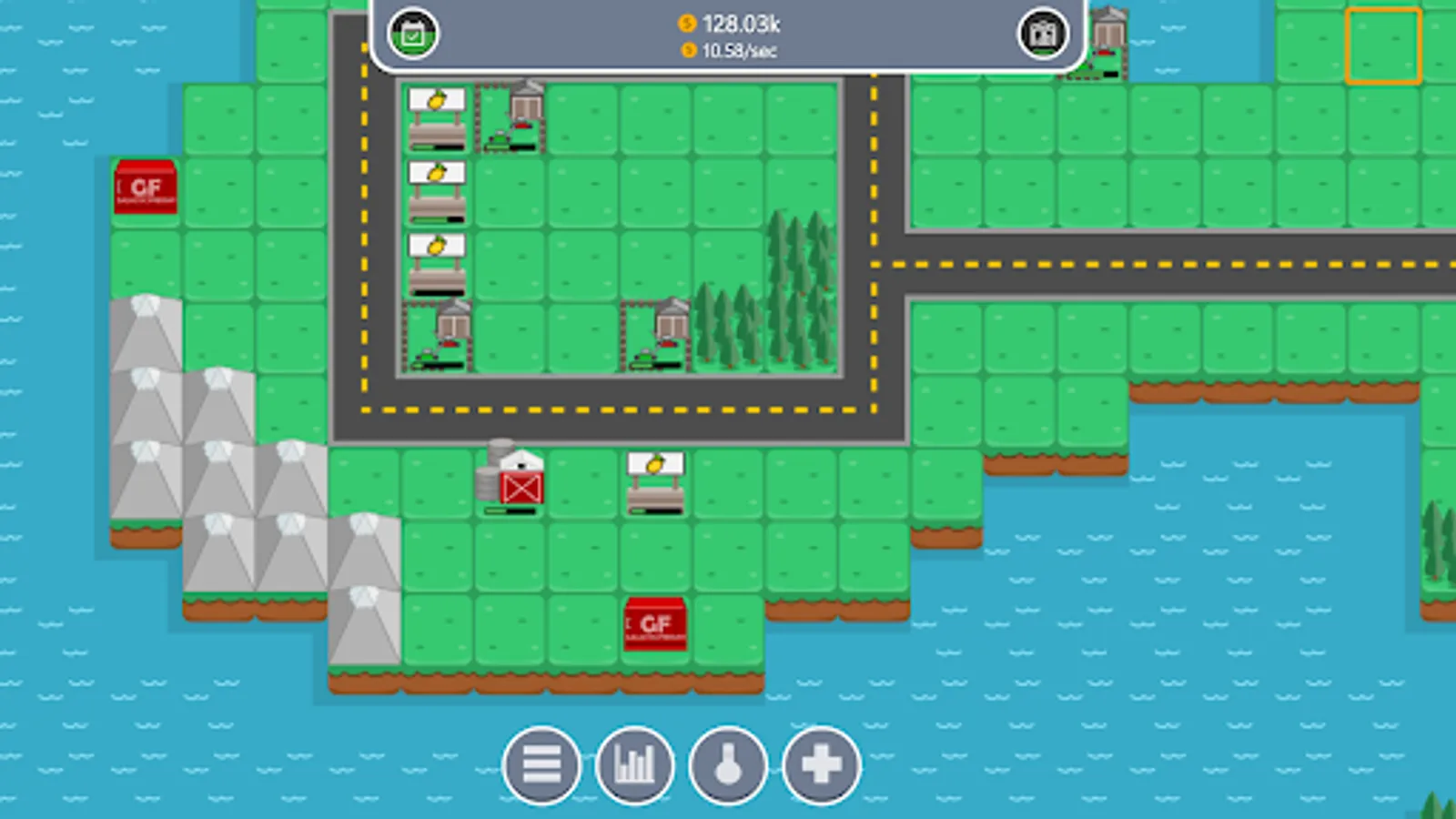This screenshot has width=1456, height=819.
Task: Select the orange highlighted tile at top right
Action: click(x=1382, y=45)
